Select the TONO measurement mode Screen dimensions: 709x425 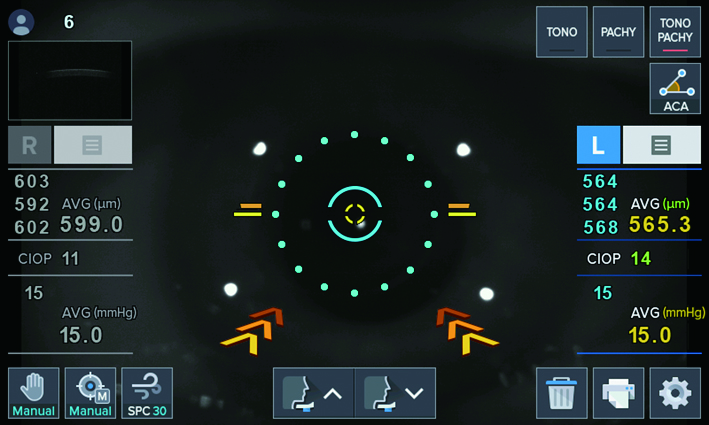tap(561, 32)
